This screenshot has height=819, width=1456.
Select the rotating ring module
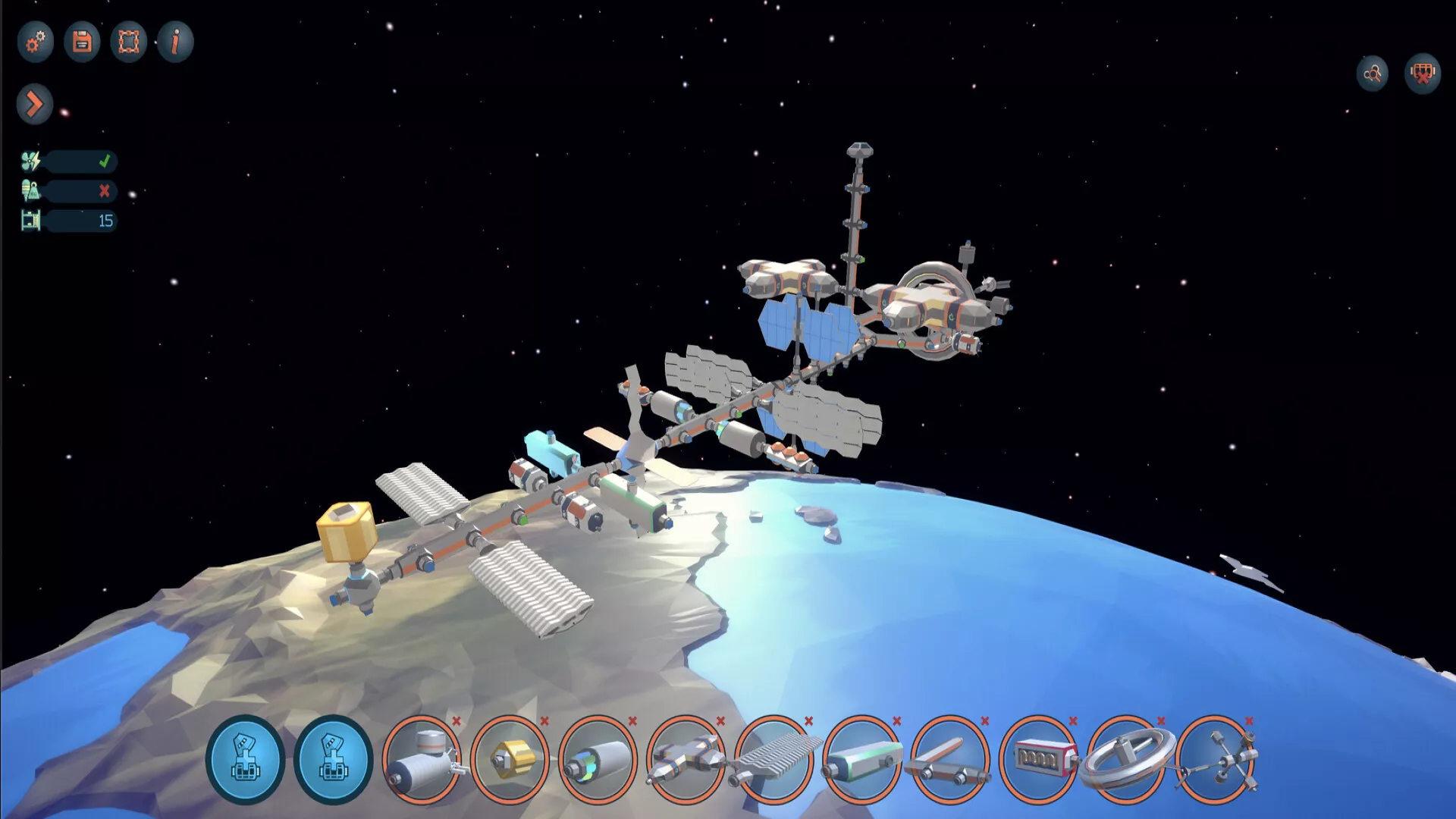coord(1126,759)
